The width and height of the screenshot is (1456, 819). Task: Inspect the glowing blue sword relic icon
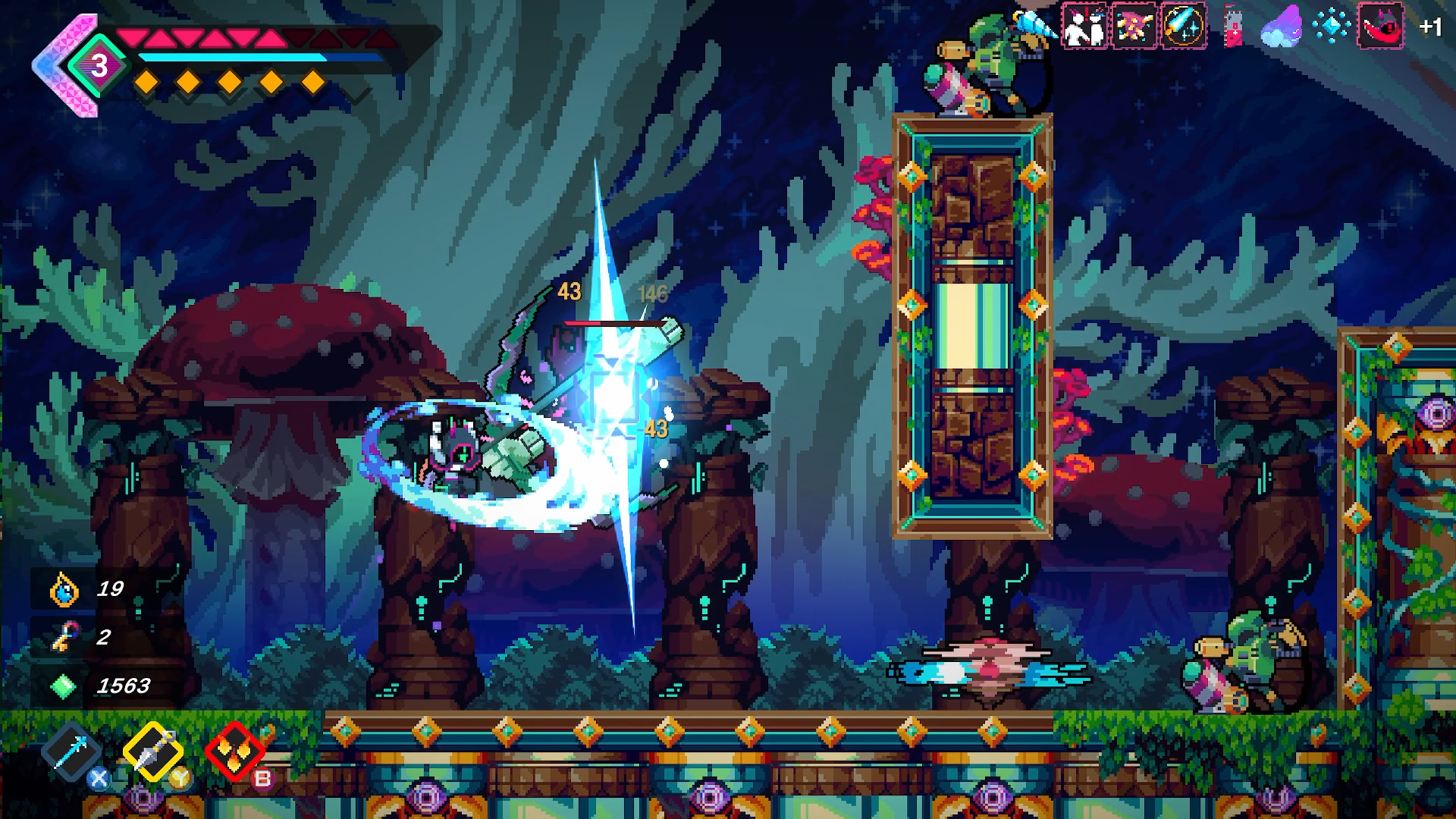click(x=1183, y=27)
